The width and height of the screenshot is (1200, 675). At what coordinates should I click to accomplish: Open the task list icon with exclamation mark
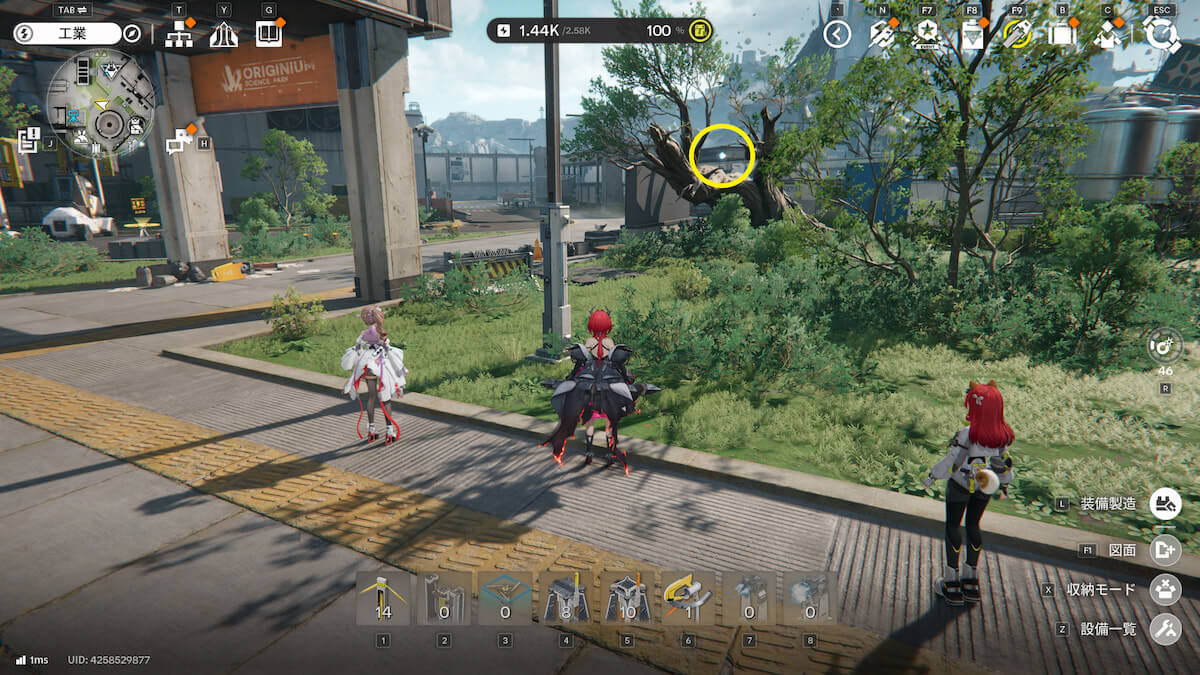28,141
